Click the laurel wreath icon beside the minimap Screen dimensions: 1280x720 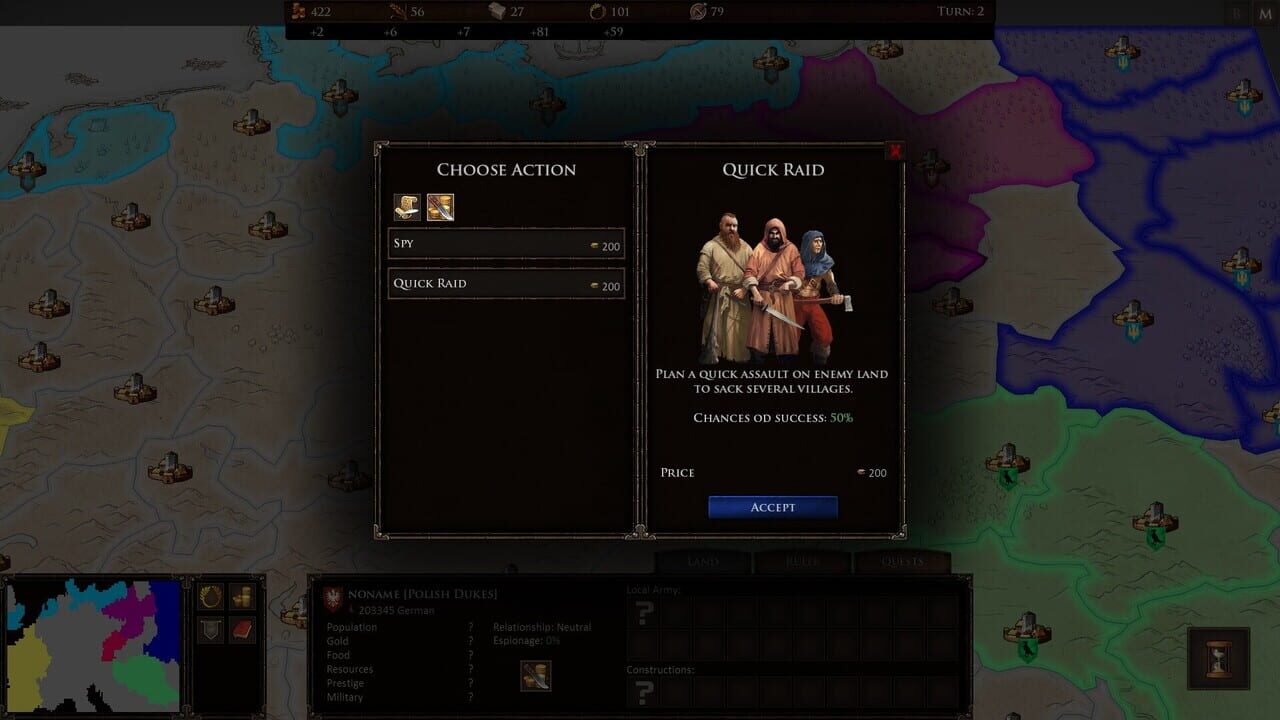pos(210,596)
